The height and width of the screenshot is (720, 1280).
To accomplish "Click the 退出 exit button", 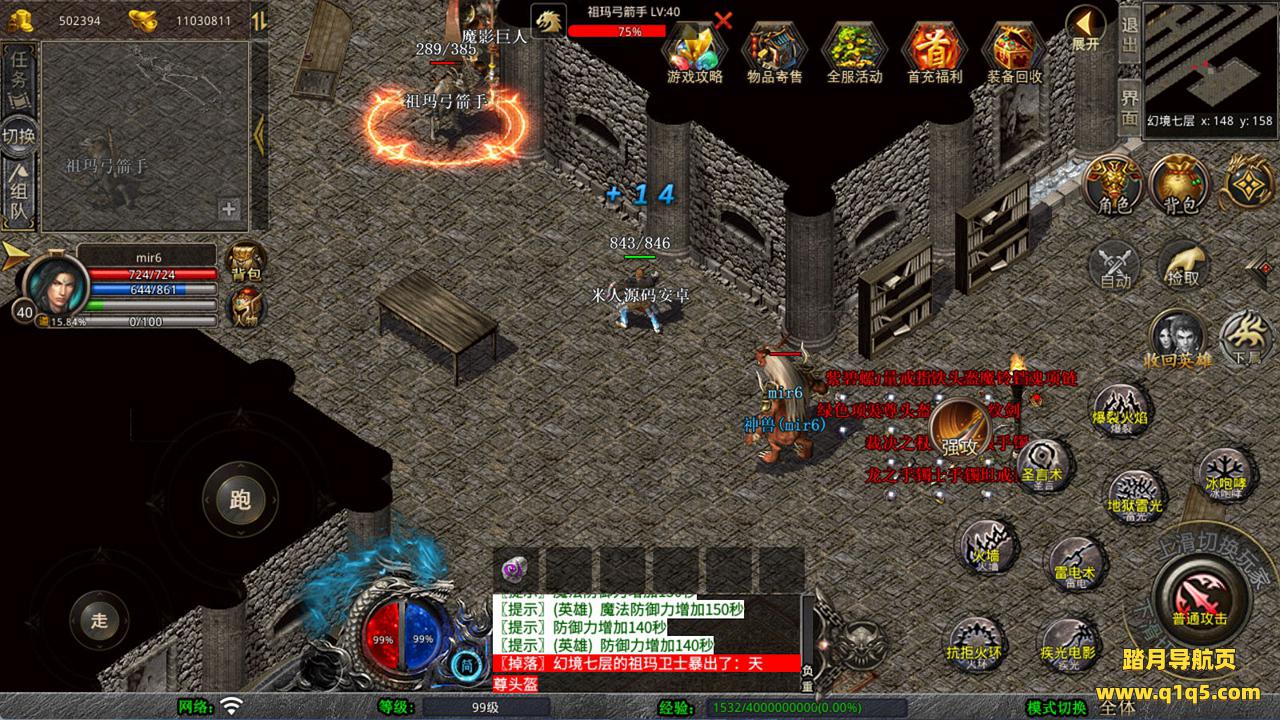I will point(1129,37).
